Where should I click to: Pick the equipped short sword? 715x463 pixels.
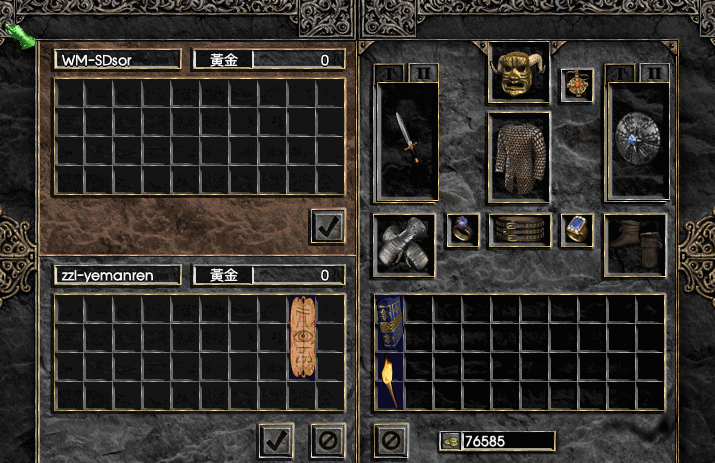click(x=406, y=140)
